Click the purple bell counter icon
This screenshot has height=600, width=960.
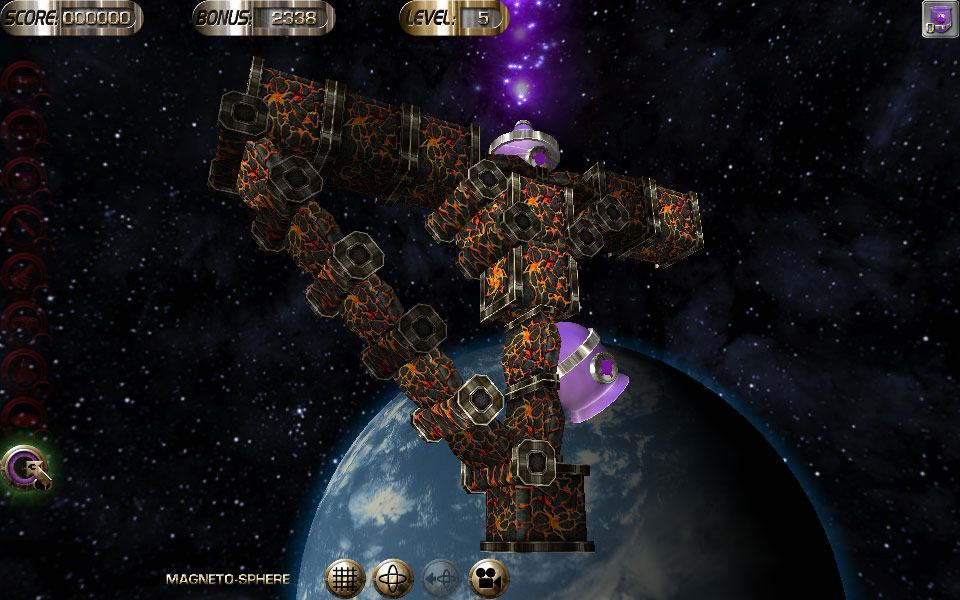point(940,19)
